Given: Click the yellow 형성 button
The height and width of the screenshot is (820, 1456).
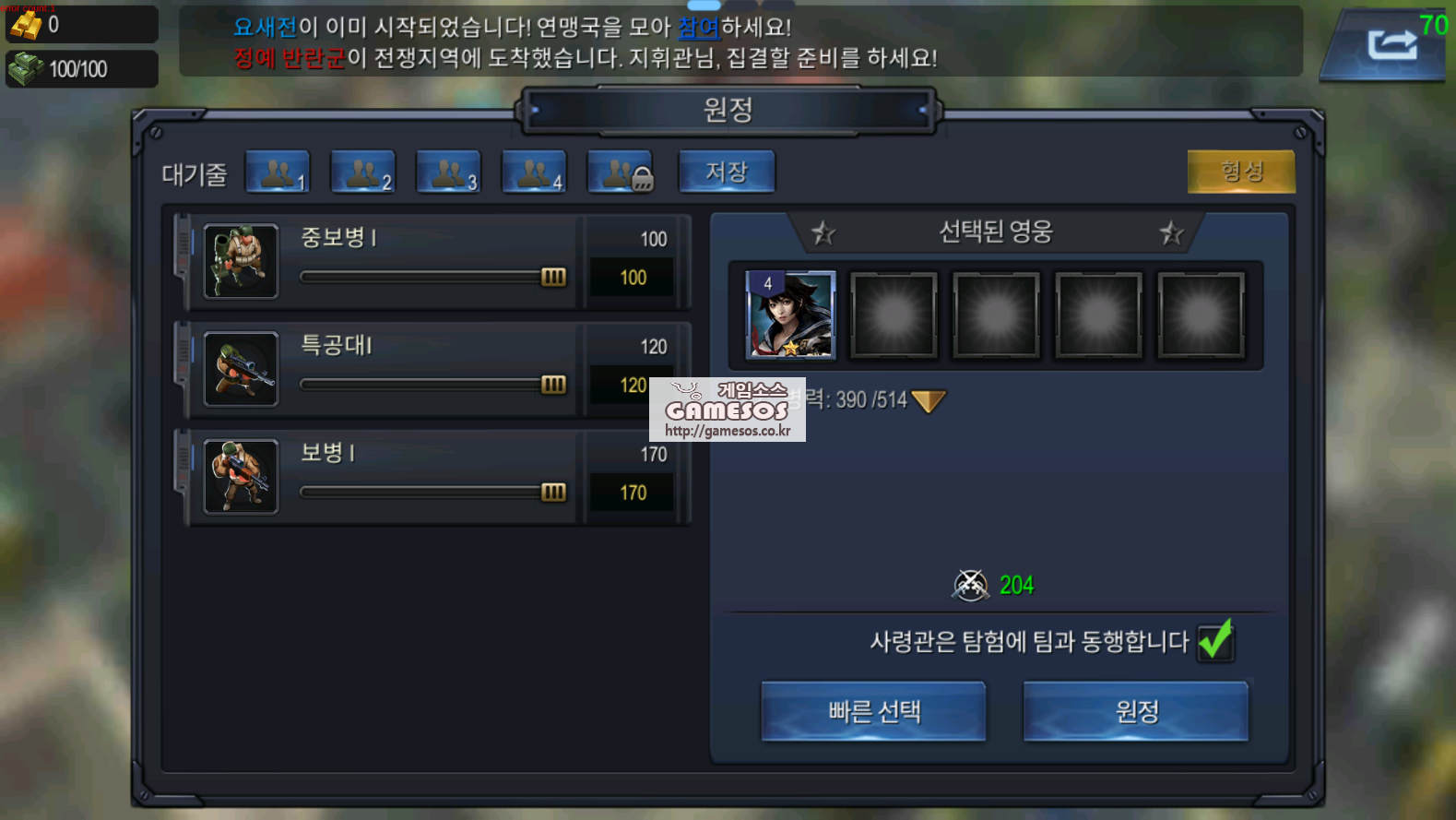Looking at the screenshot, I should 1240,172.
